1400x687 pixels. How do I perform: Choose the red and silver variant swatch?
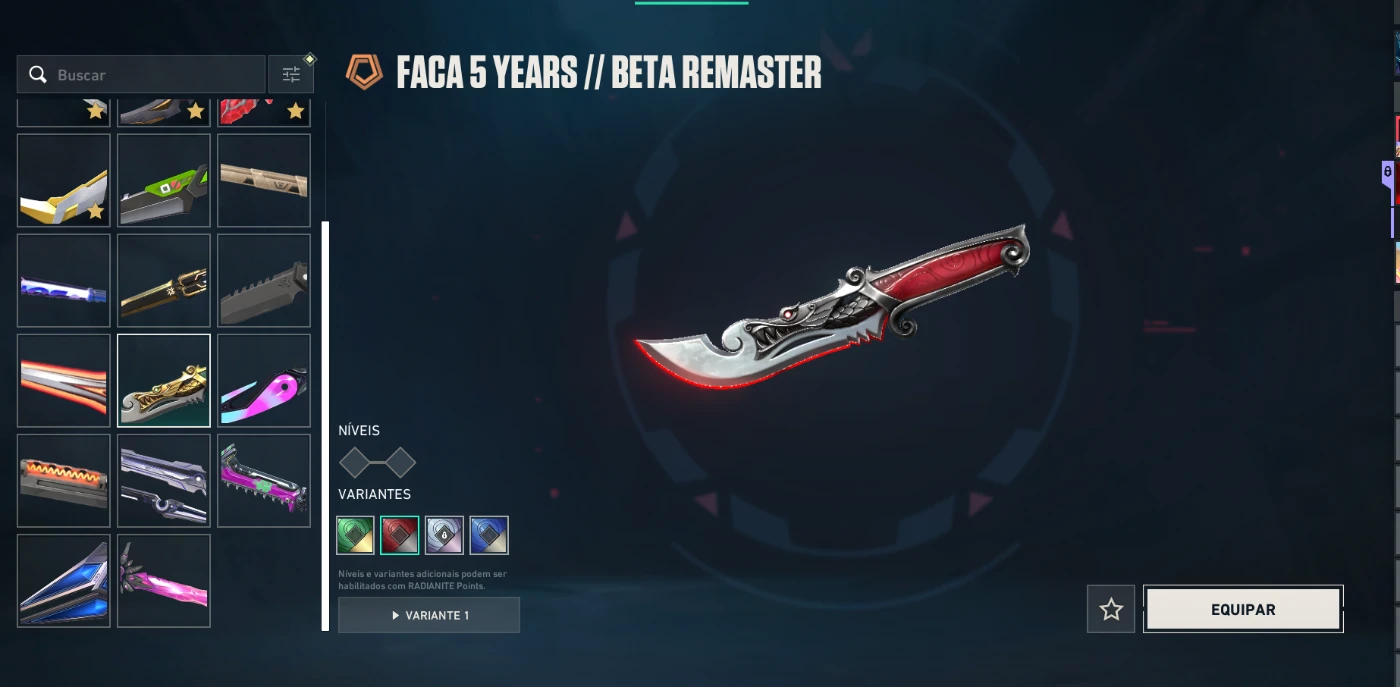pyautogui.click(x=400, y=535)
